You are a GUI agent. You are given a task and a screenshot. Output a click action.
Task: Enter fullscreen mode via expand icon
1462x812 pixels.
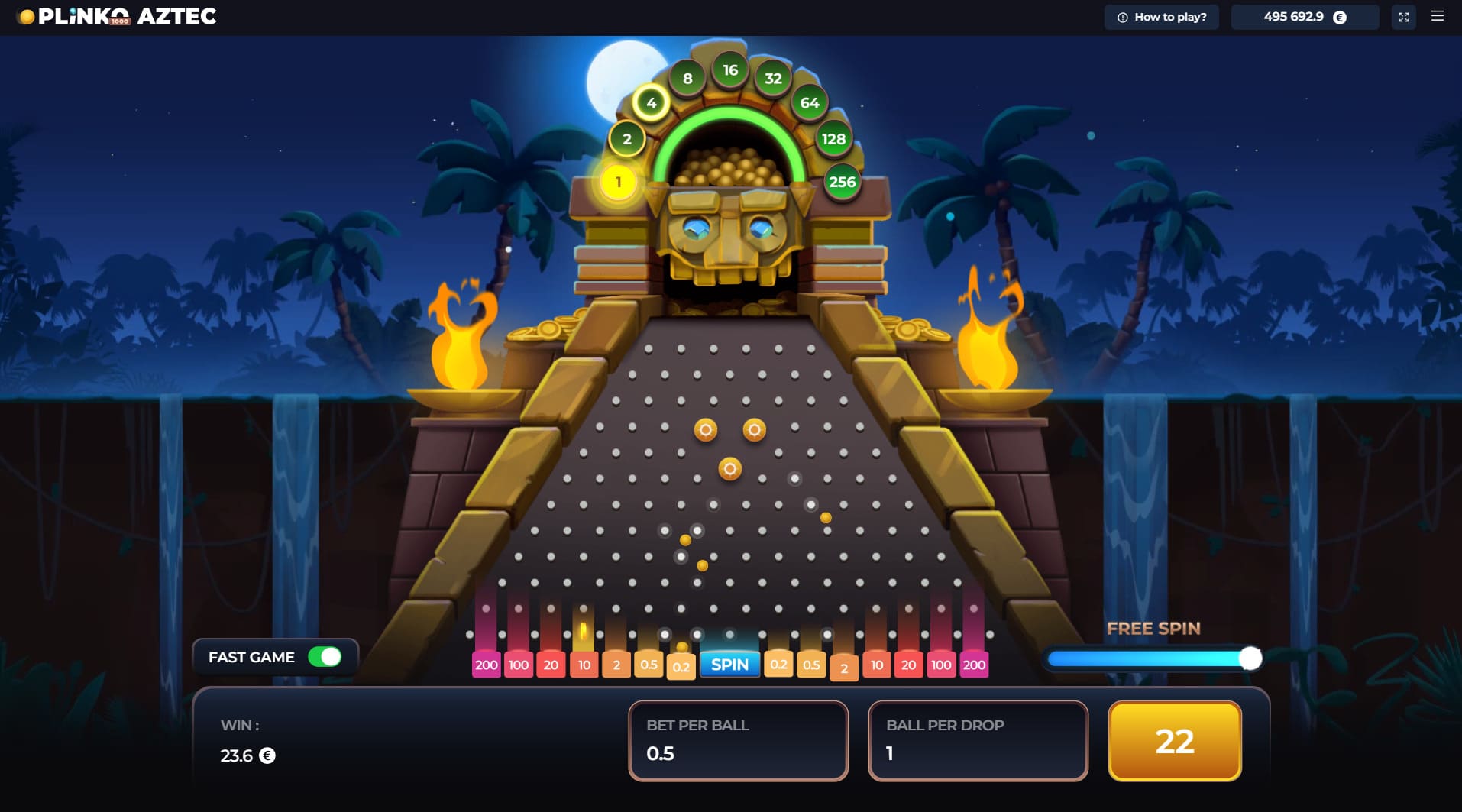coord(1405,16)
